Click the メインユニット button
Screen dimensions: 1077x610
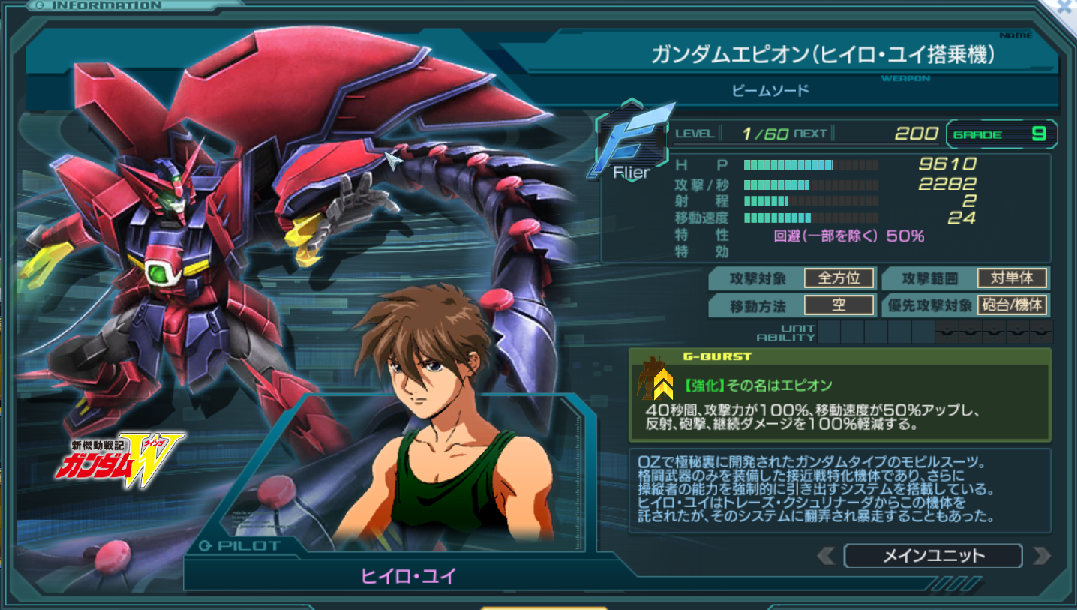[x=933, y=556]
